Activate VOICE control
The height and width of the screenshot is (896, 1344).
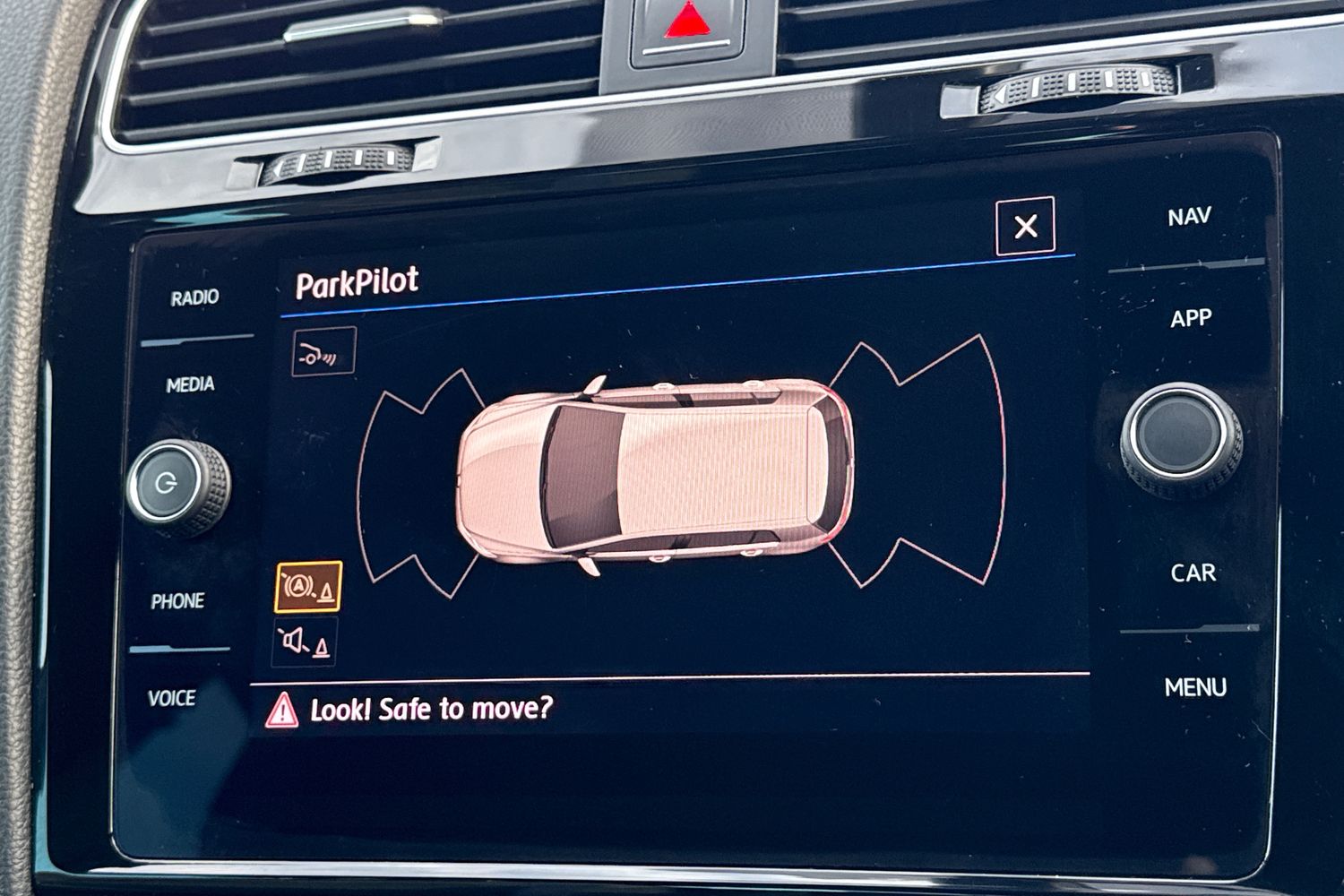pos(171,698)
